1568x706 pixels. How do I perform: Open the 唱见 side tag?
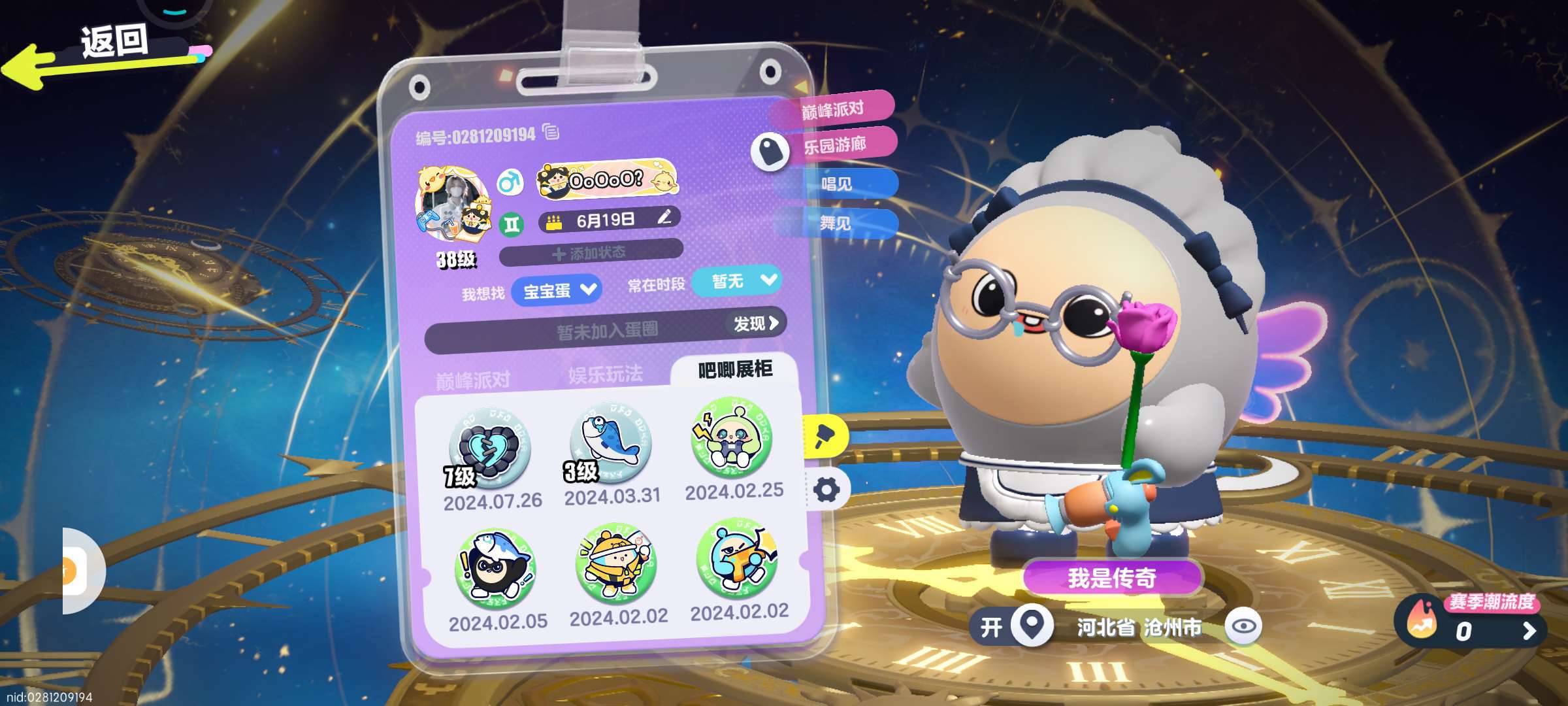coord(837,184)
